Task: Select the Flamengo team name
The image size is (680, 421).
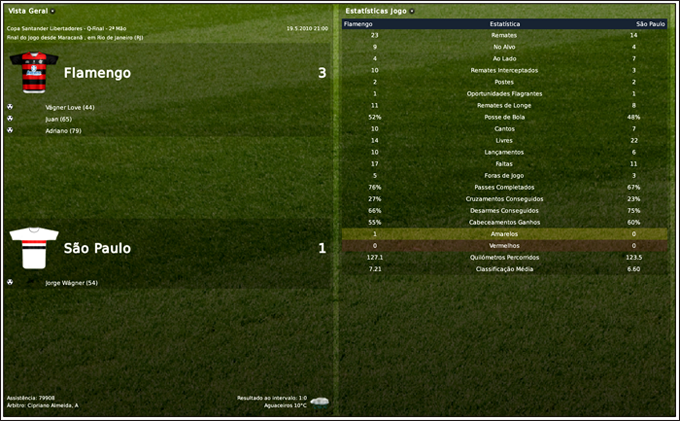Action: pyautogui.click(x=97, y=73)
